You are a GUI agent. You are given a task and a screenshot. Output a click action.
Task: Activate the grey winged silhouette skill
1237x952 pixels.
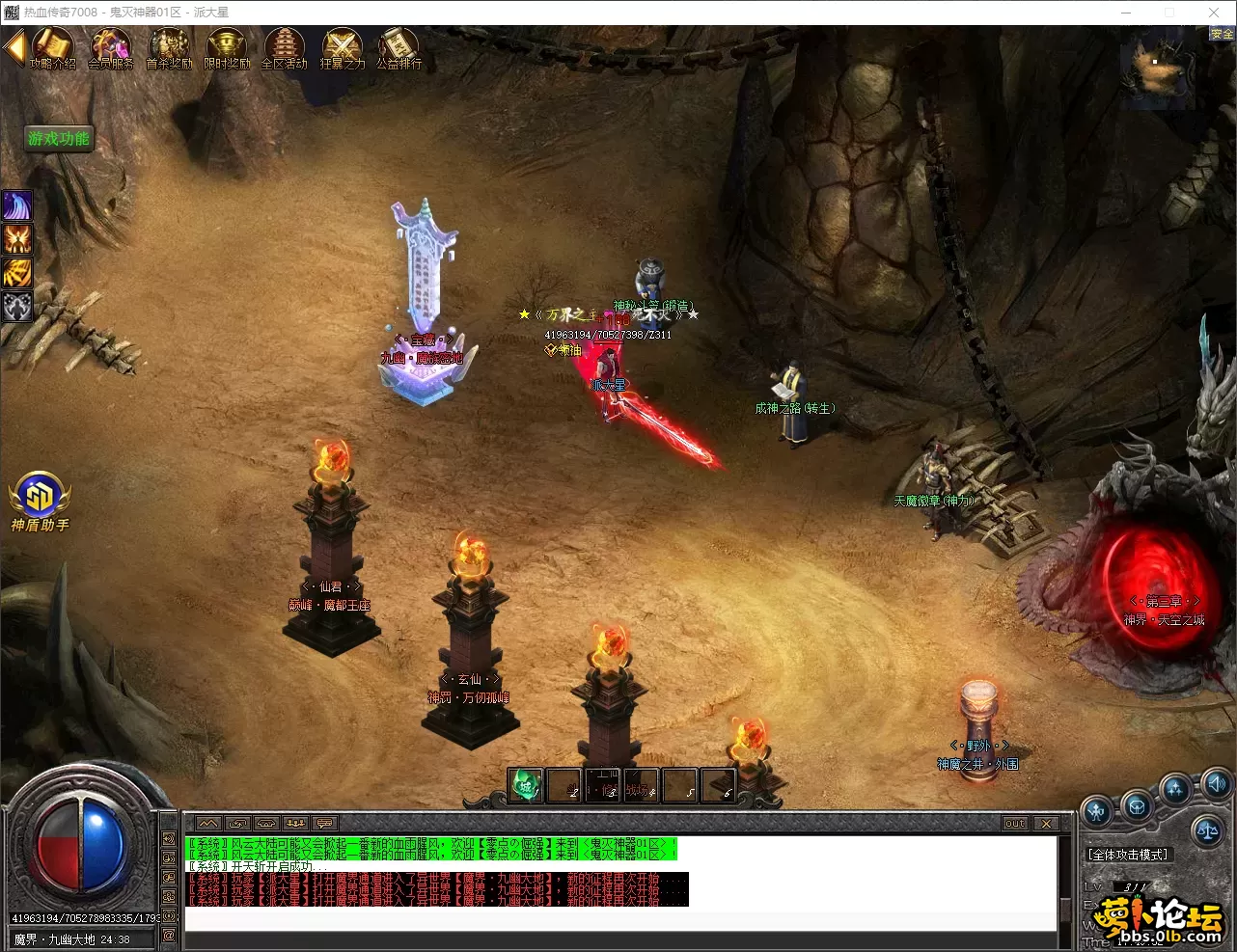[x=17, y=307]
